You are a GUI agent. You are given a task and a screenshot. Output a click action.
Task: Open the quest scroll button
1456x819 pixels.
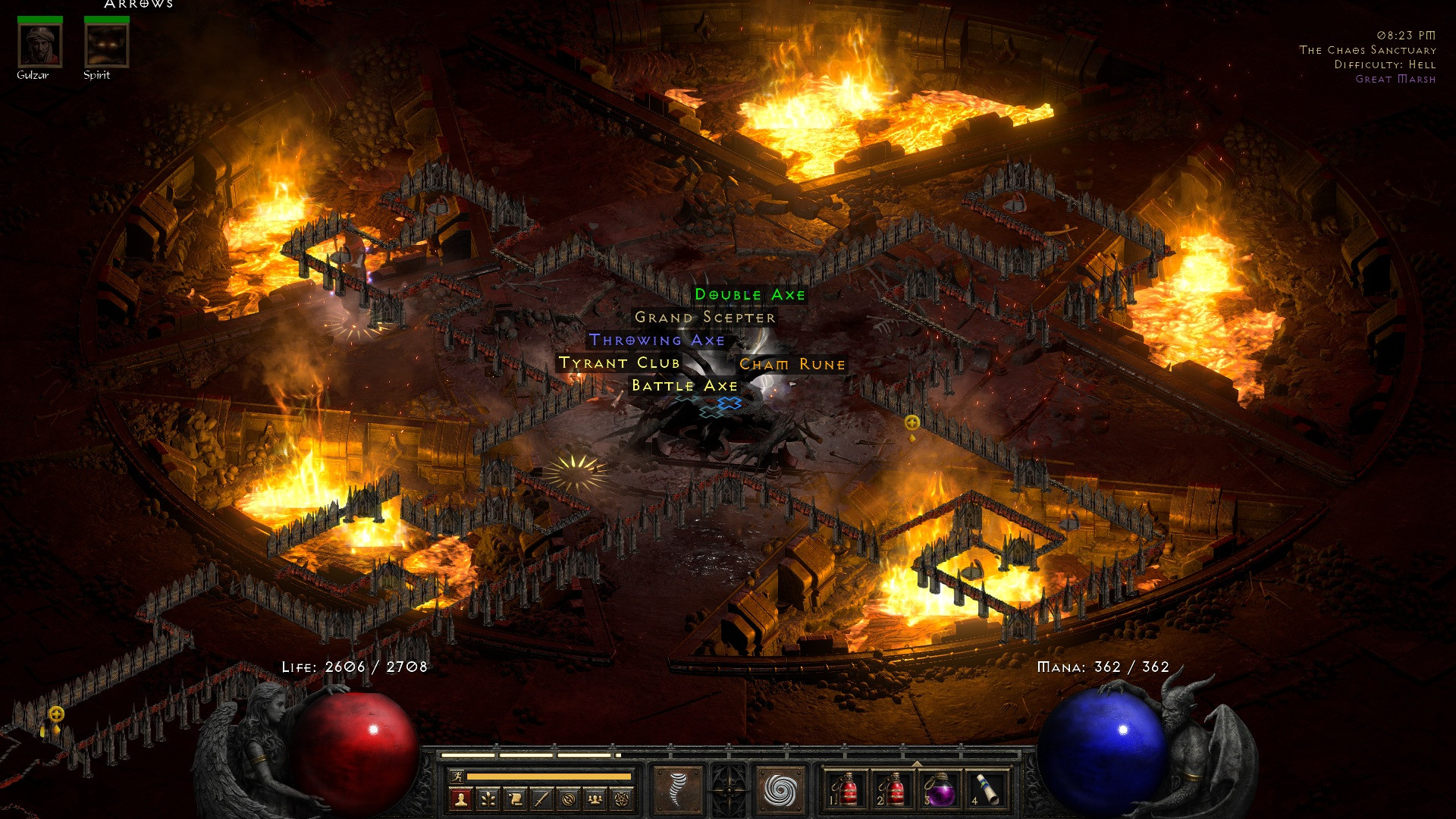tap(515, 799)
